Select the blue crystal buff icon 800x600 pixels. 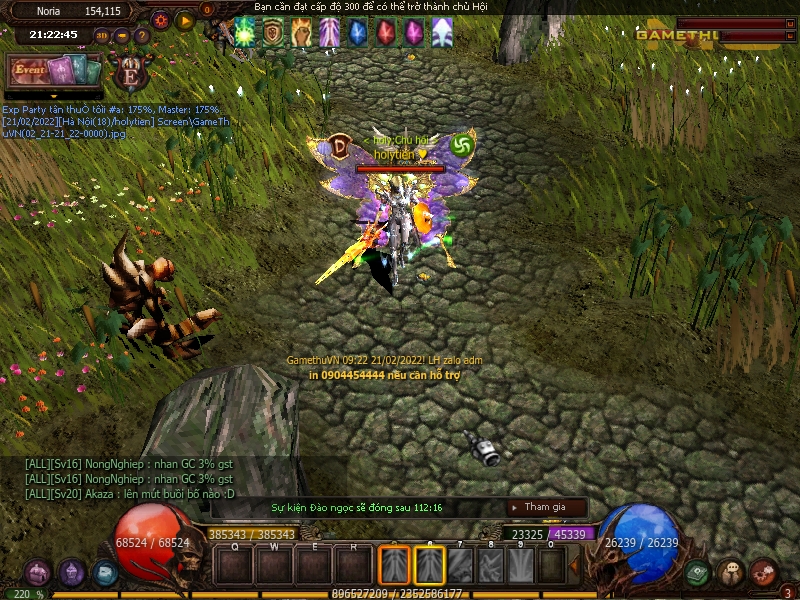pos(357,33)
